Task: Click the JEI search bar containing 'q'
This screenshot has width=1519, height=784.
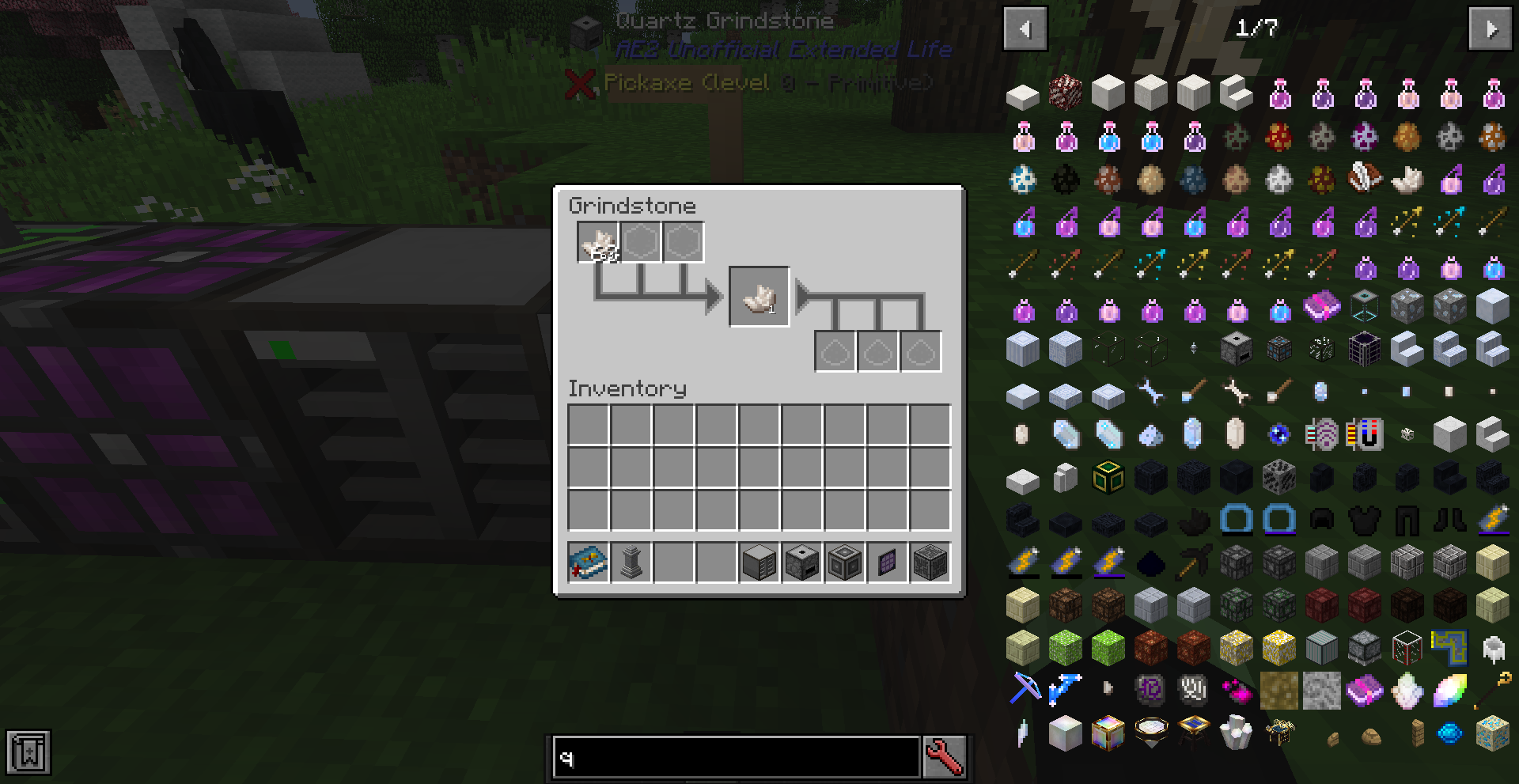Action: point(736,757)
